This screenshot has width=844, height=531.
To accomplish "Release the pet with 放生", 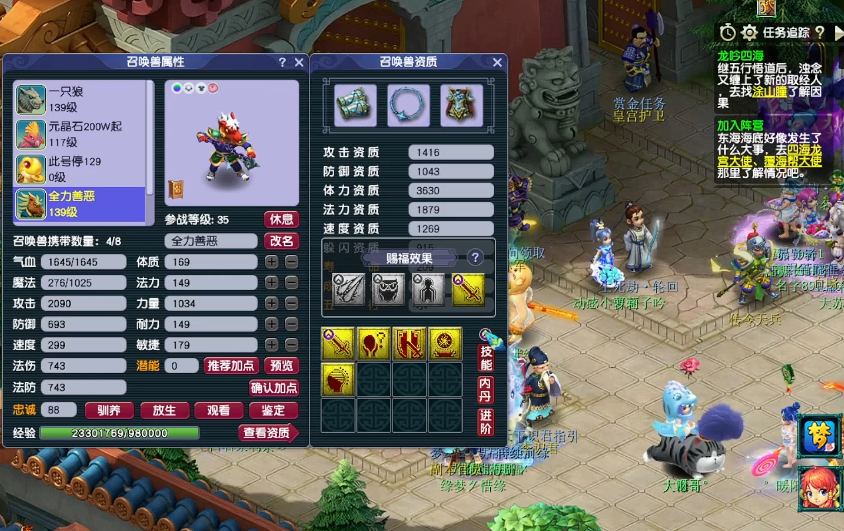I will (x=164, y=410).
